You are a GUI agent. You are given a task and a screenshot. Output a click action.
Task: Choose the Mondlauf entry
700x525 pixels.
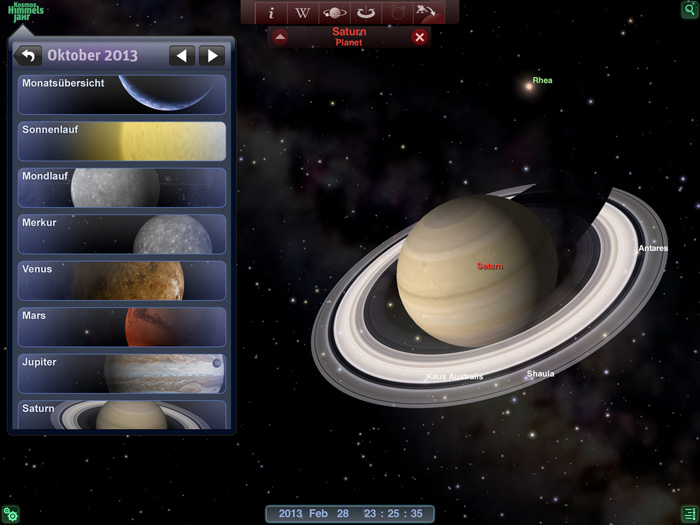[122, 187]
